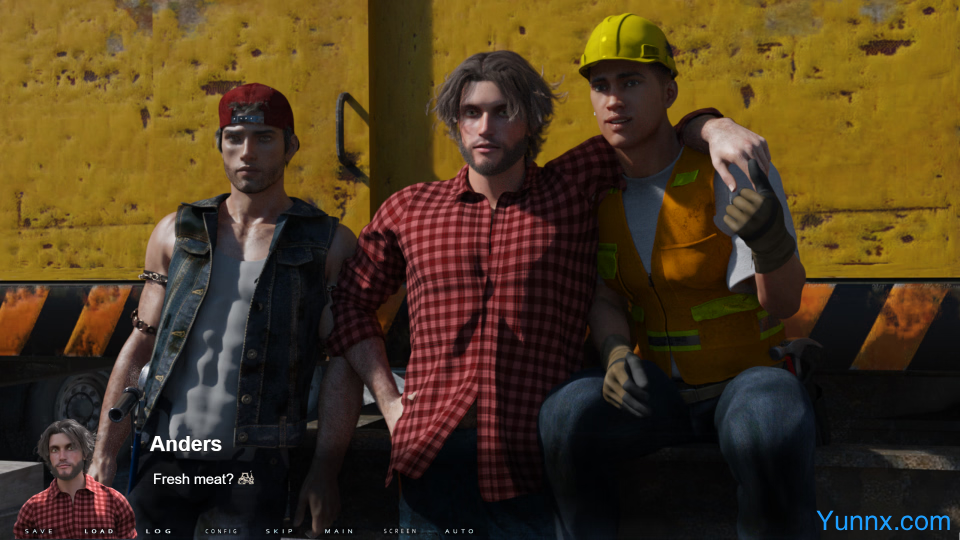Open the Load menu
The height and width of the screenshot is (540, 960).
tap(99, 531)
